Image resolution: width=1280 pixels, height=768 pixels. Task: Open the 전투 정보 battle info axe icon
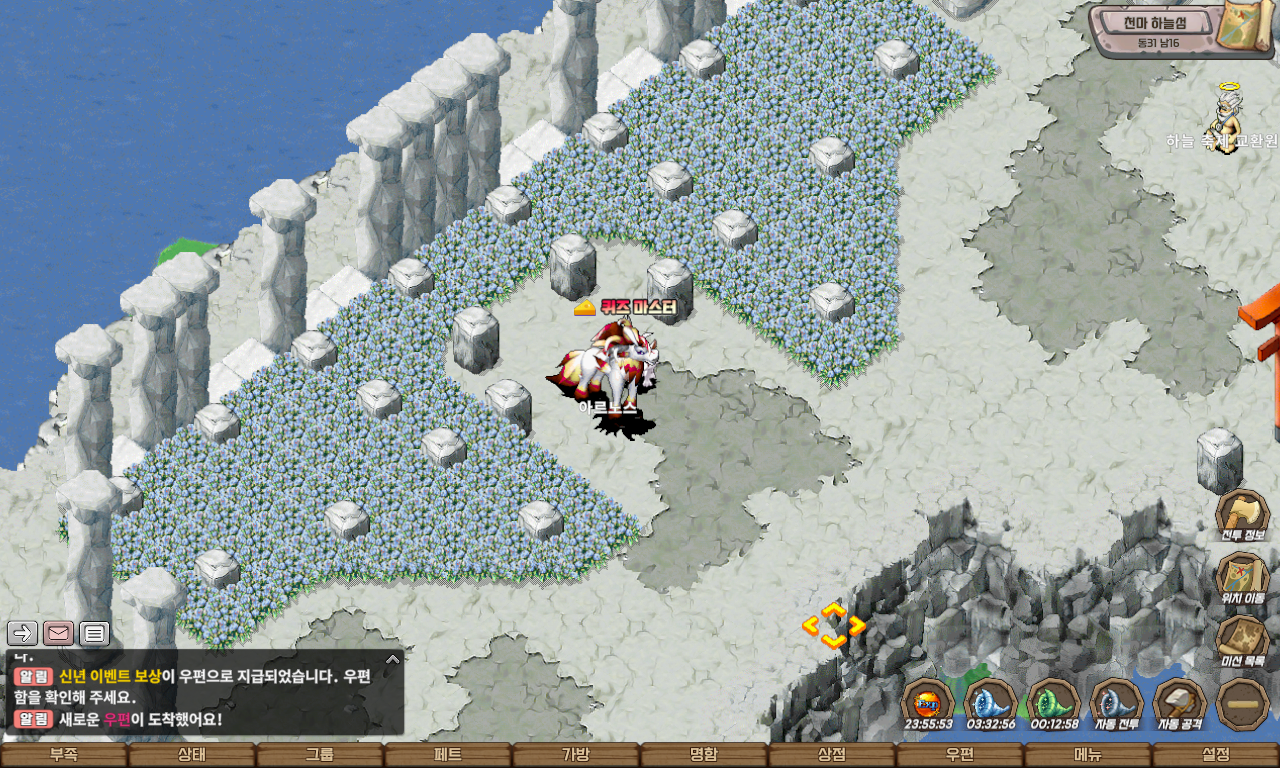click(x=1242, y=514)
